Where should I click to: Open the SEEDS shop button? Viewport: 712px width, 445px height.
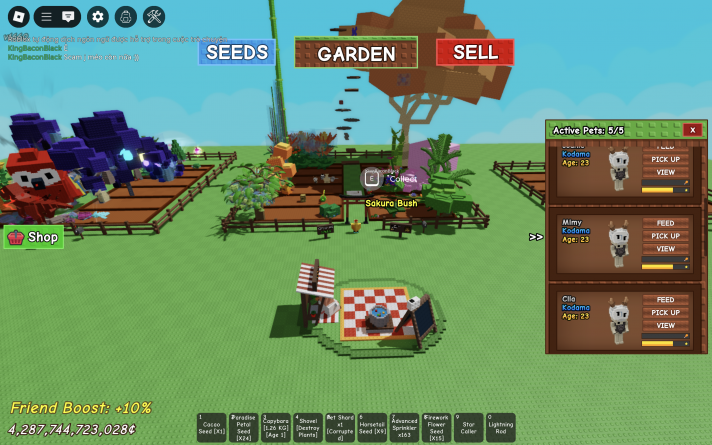coord(237,52)
